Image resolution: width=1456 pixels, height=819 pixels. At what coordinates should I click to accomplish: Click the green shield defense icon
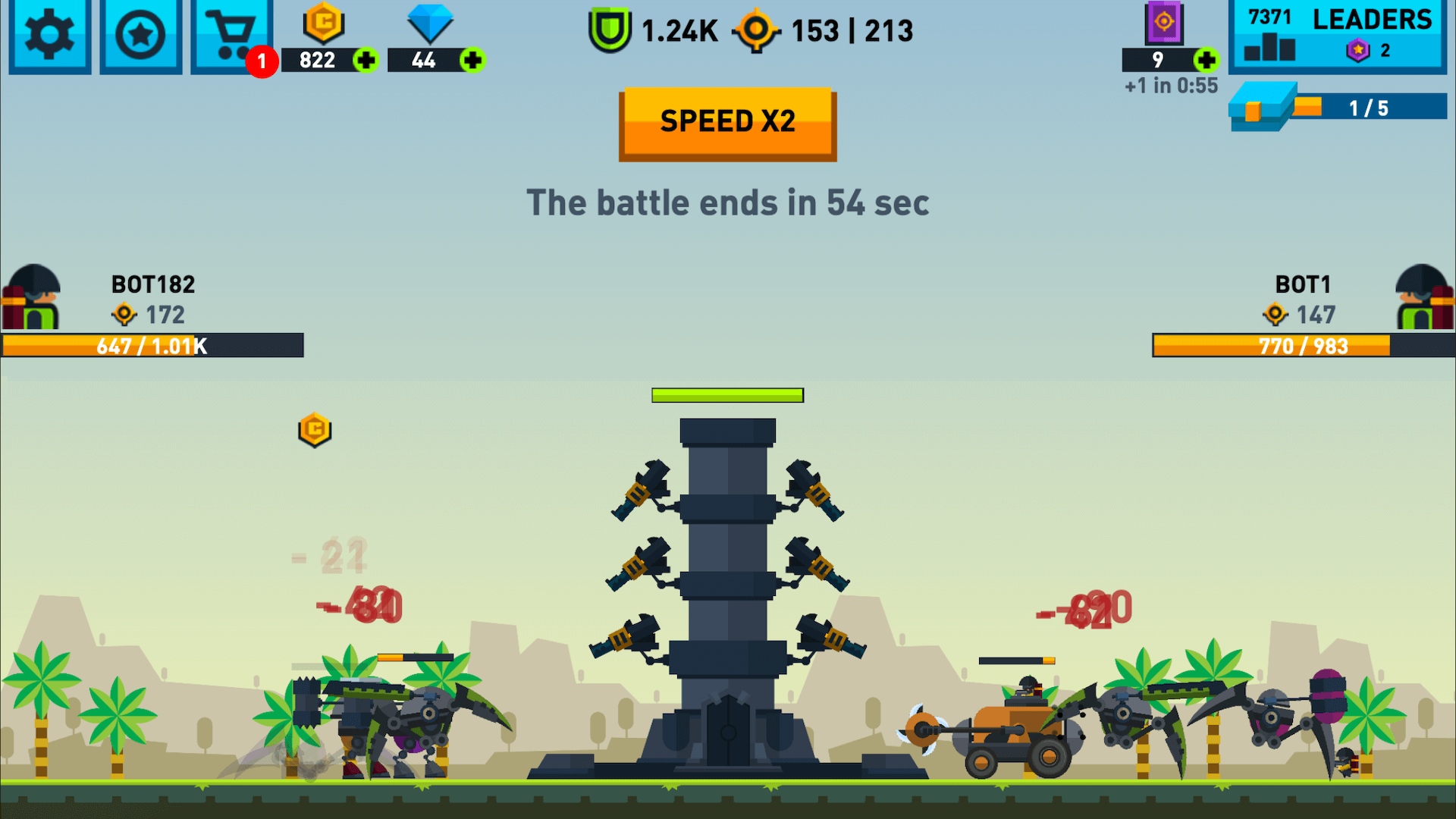point(611,31)
